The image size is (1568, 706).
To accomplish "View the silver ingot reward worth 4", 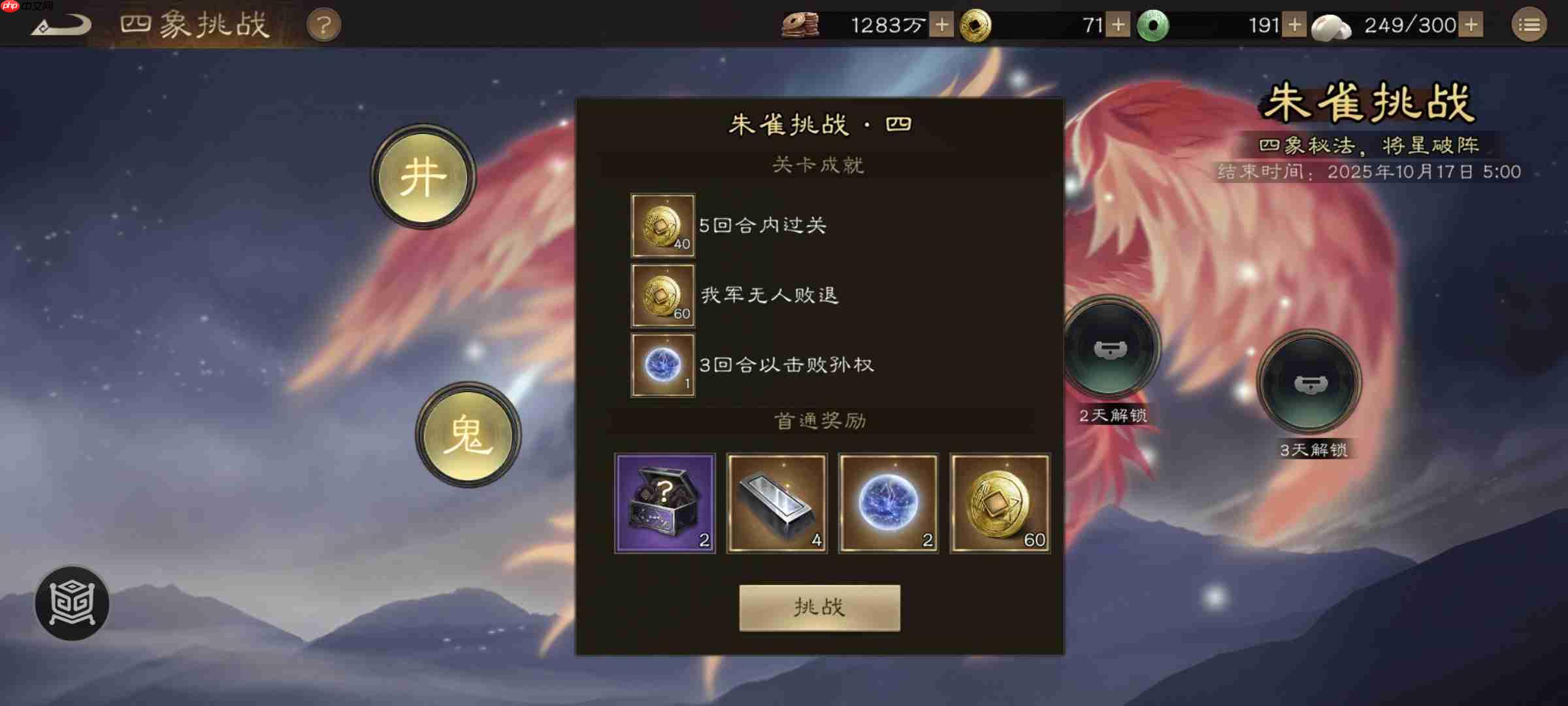I will [x=776, y=503].
